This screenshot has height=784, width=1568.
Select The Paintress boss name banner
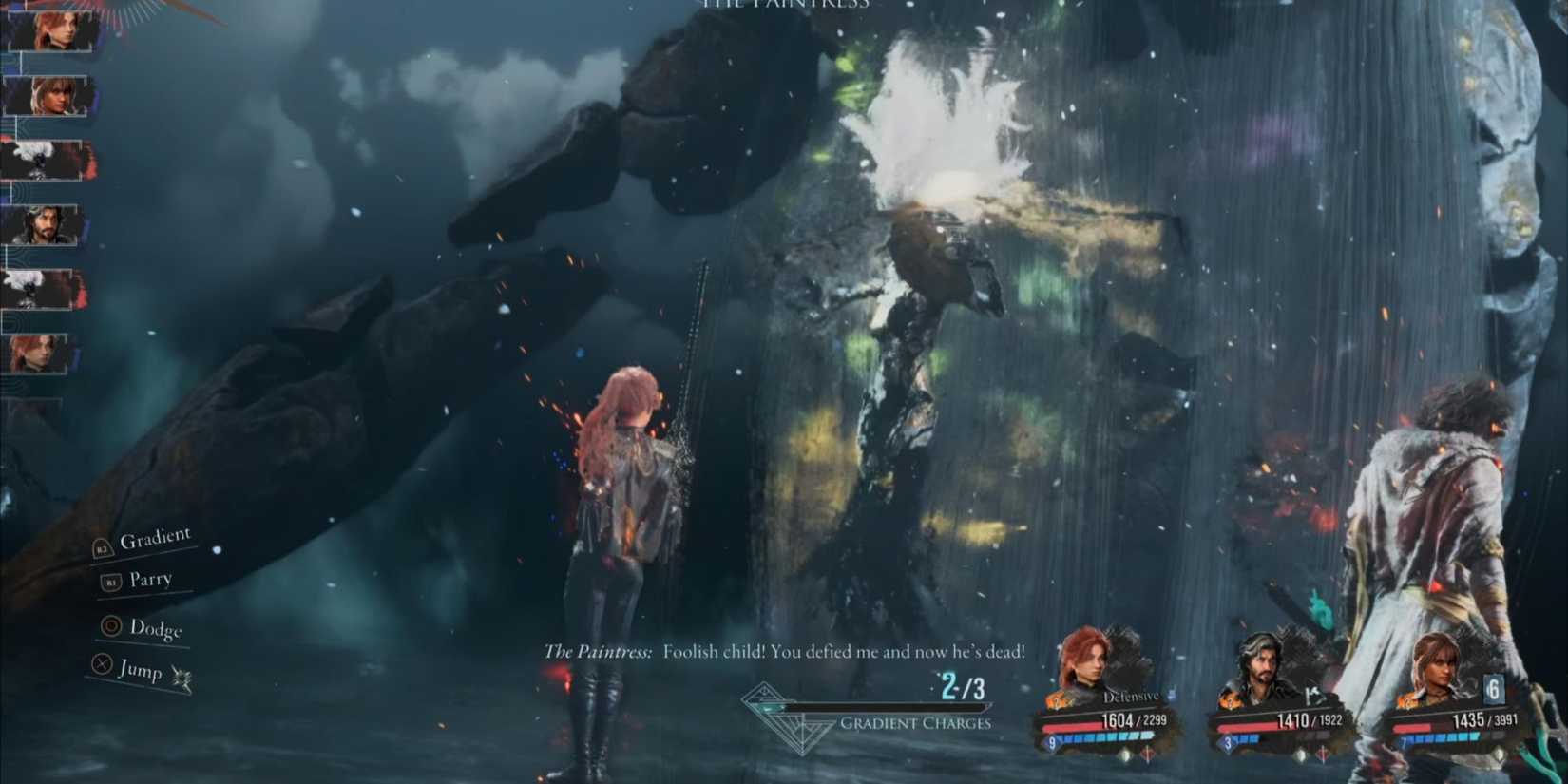coord(782,5)
